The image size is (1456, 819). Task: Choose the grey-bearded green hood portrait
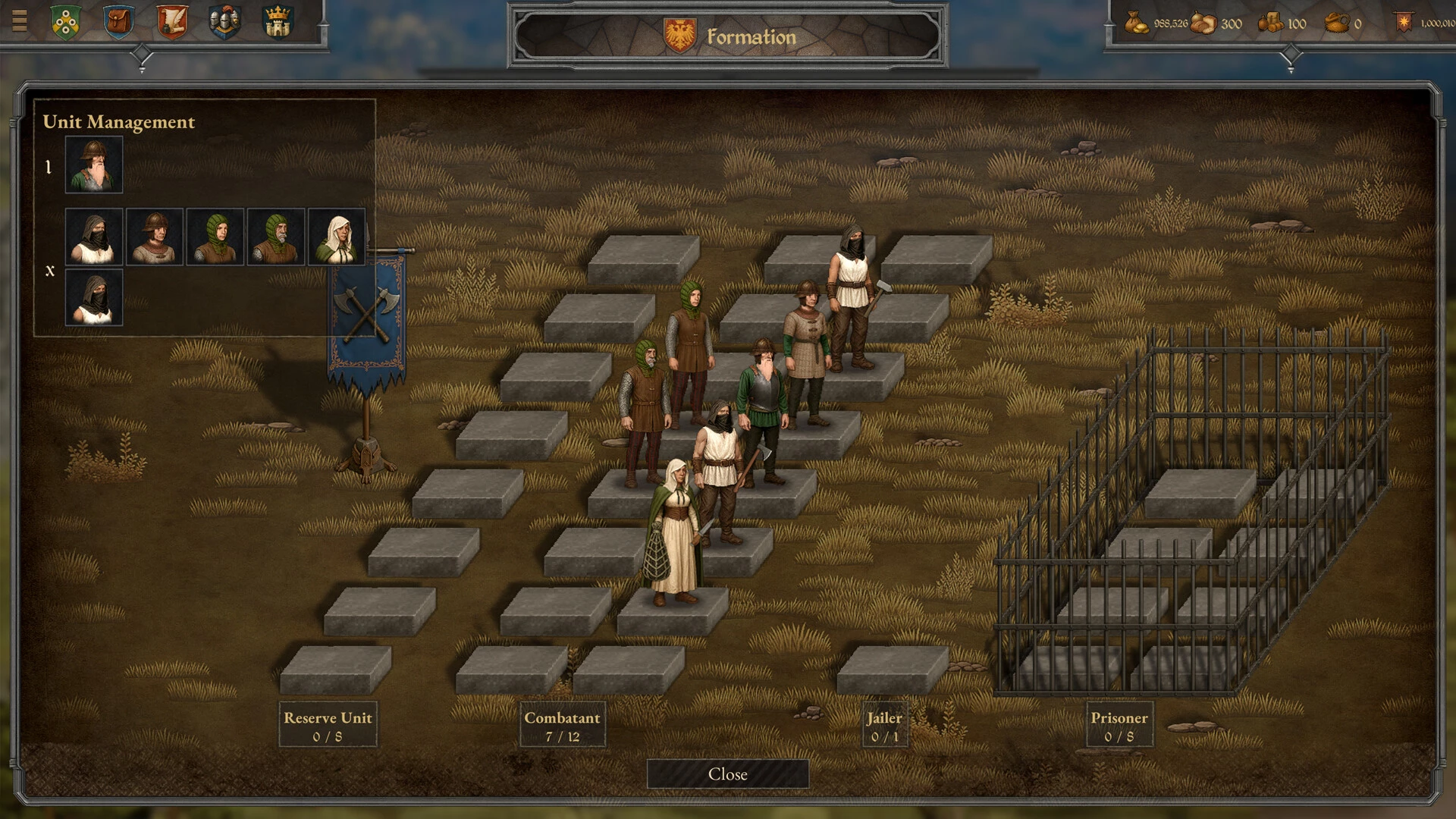pyautogui.click(x=276, y=237)
